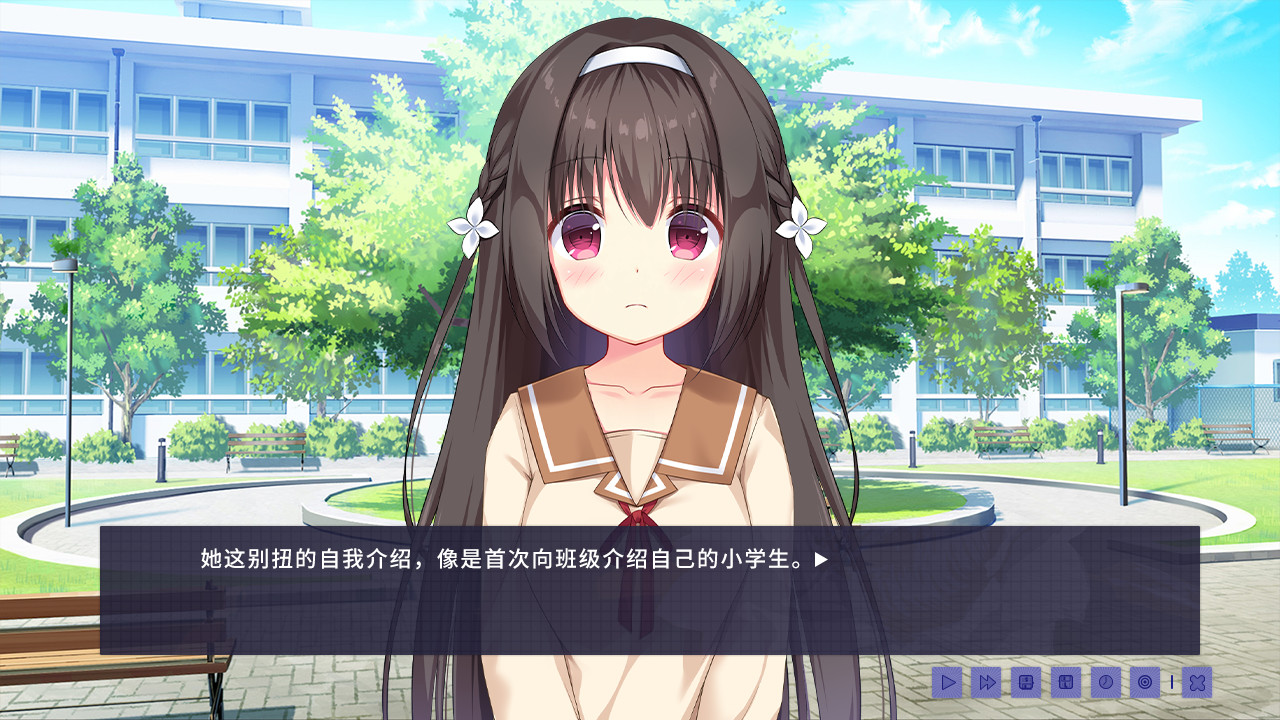The width and height of the screenshot is (1280, 720).
Task: Open the config menu via the target icon
Action: tap(1145, 682)
